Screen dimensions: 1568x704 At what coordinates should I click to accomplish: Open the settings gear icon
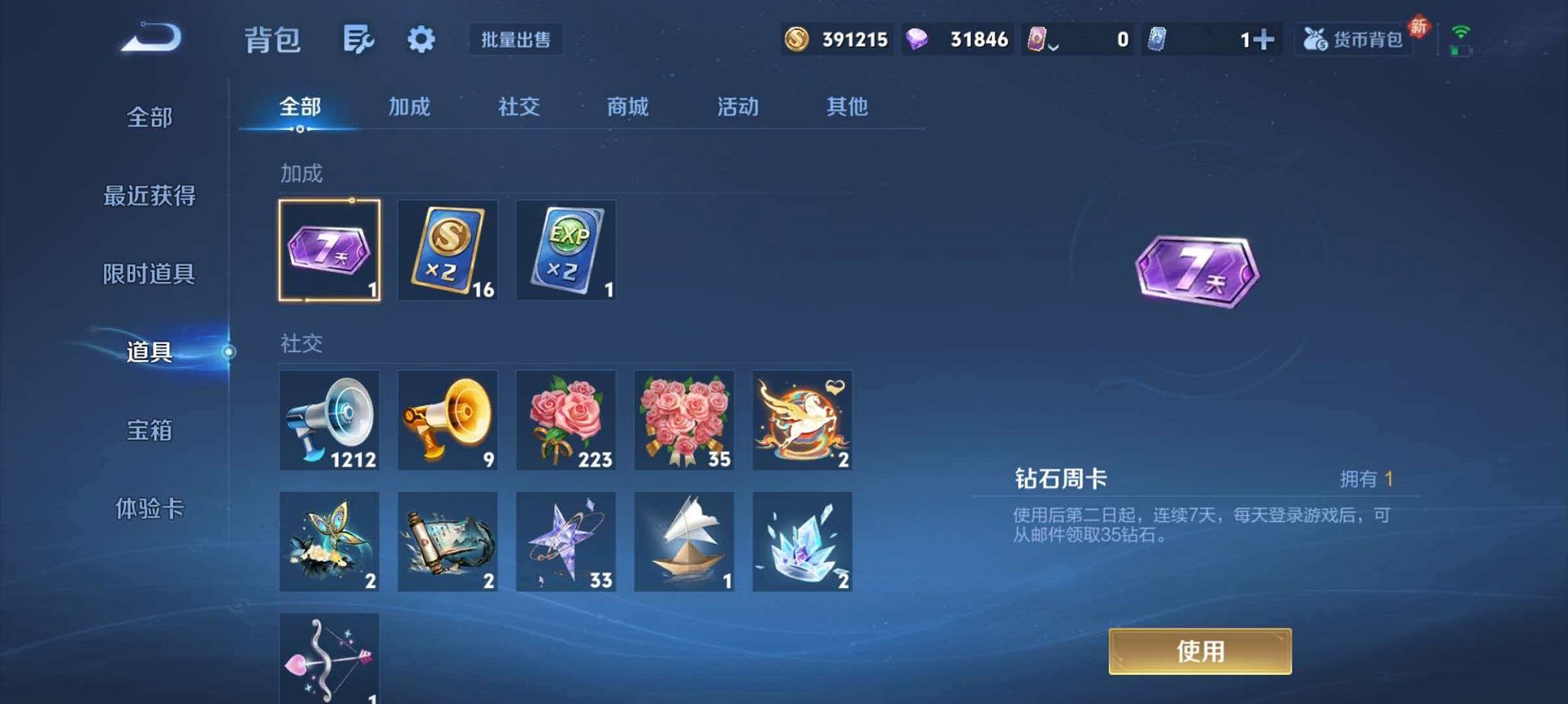[420, 40]
